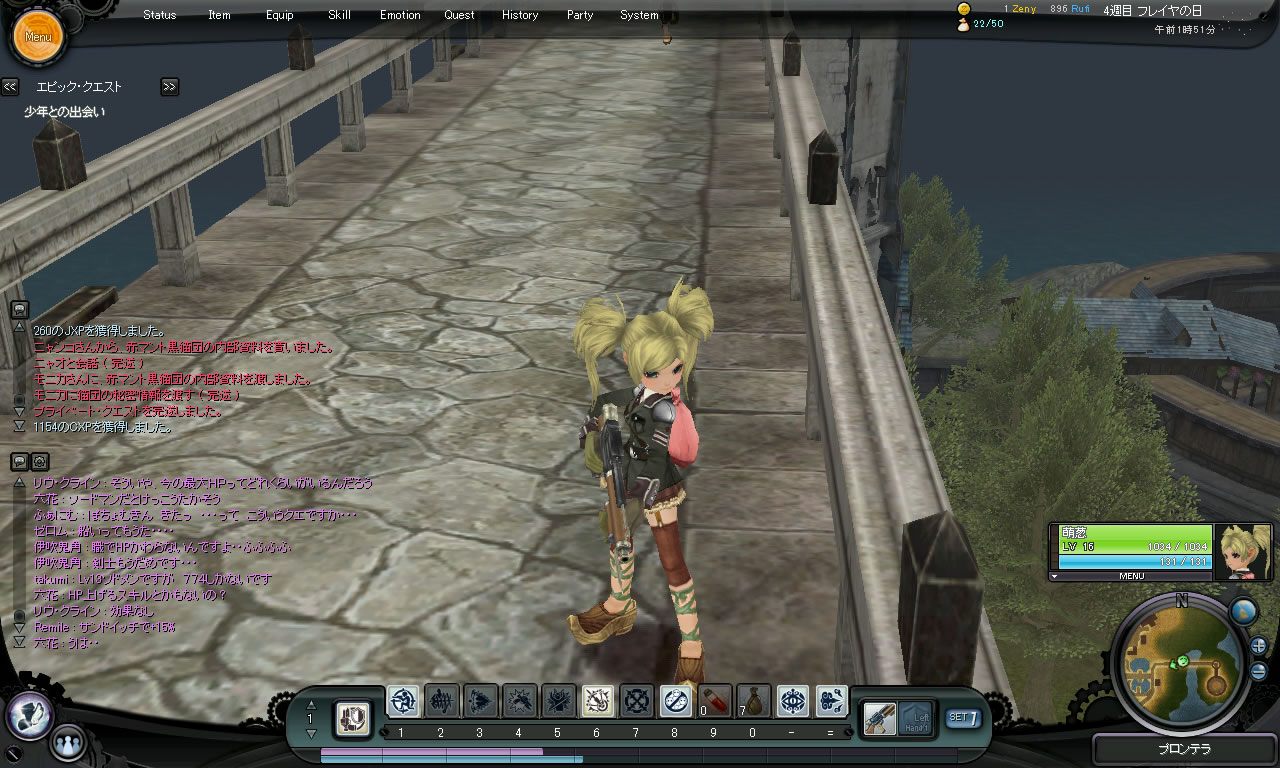
Task: Open the Equip menu
Action: 280,15
